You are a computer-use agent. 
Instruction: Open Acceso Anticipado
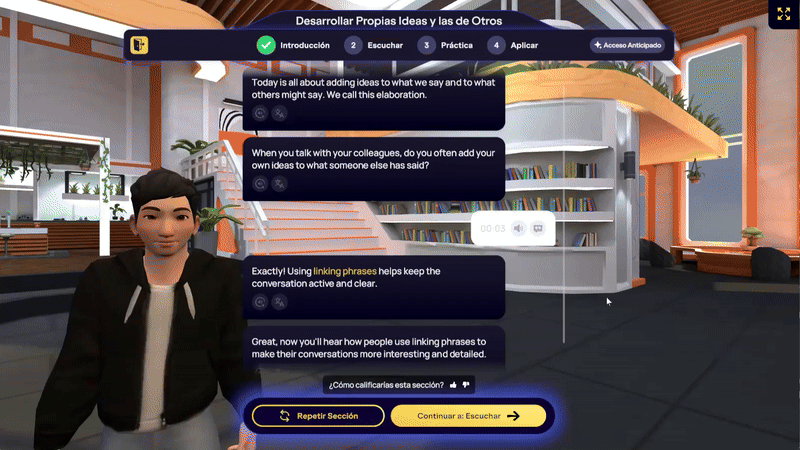click(x=627, y=45)
